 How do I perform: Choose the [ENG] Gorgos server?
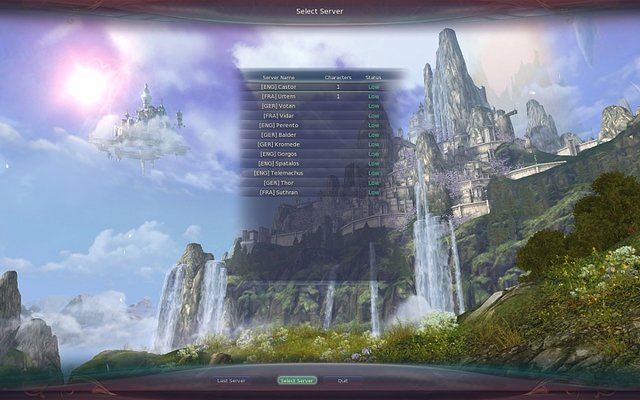pos(279,154)
